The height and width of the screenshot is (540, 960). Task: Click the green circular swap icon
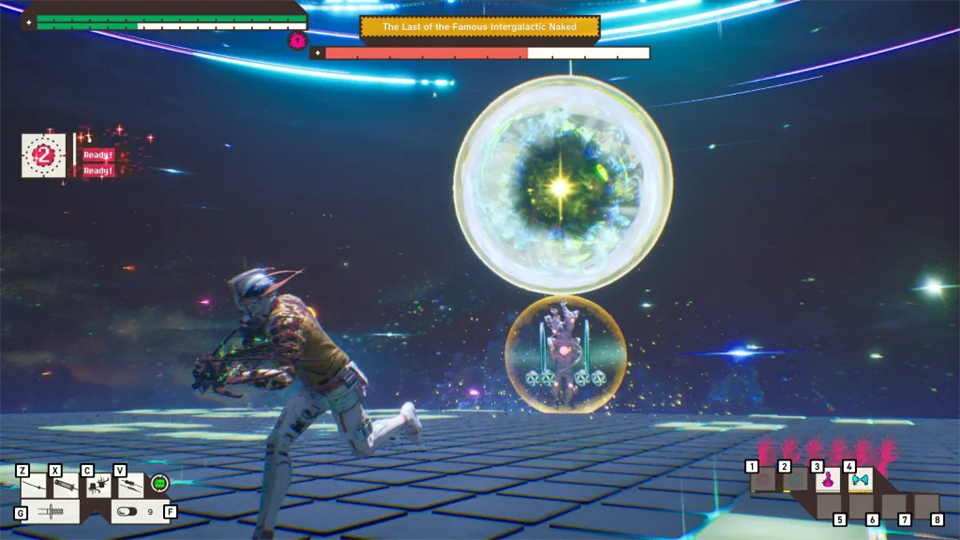(159, 484)
